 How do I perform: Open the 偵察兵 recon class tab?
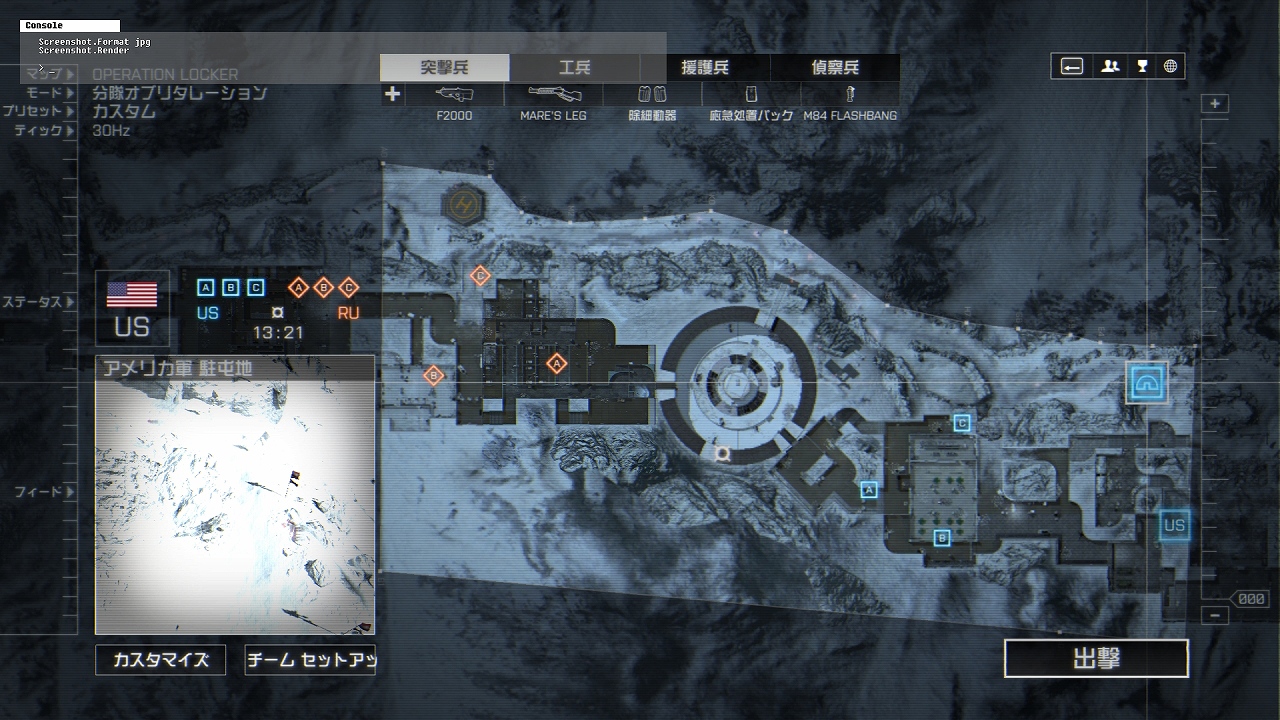point(834,68)
